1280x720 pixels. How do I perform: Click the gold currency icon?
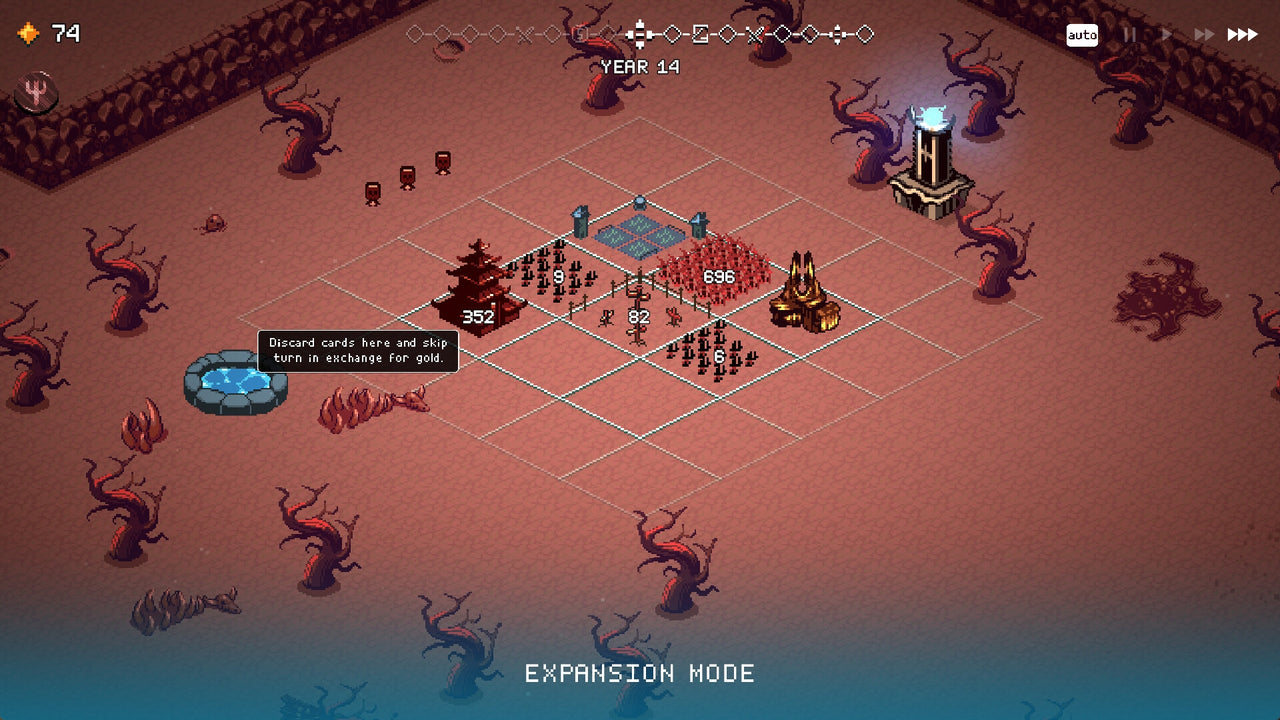pos(28,31)
